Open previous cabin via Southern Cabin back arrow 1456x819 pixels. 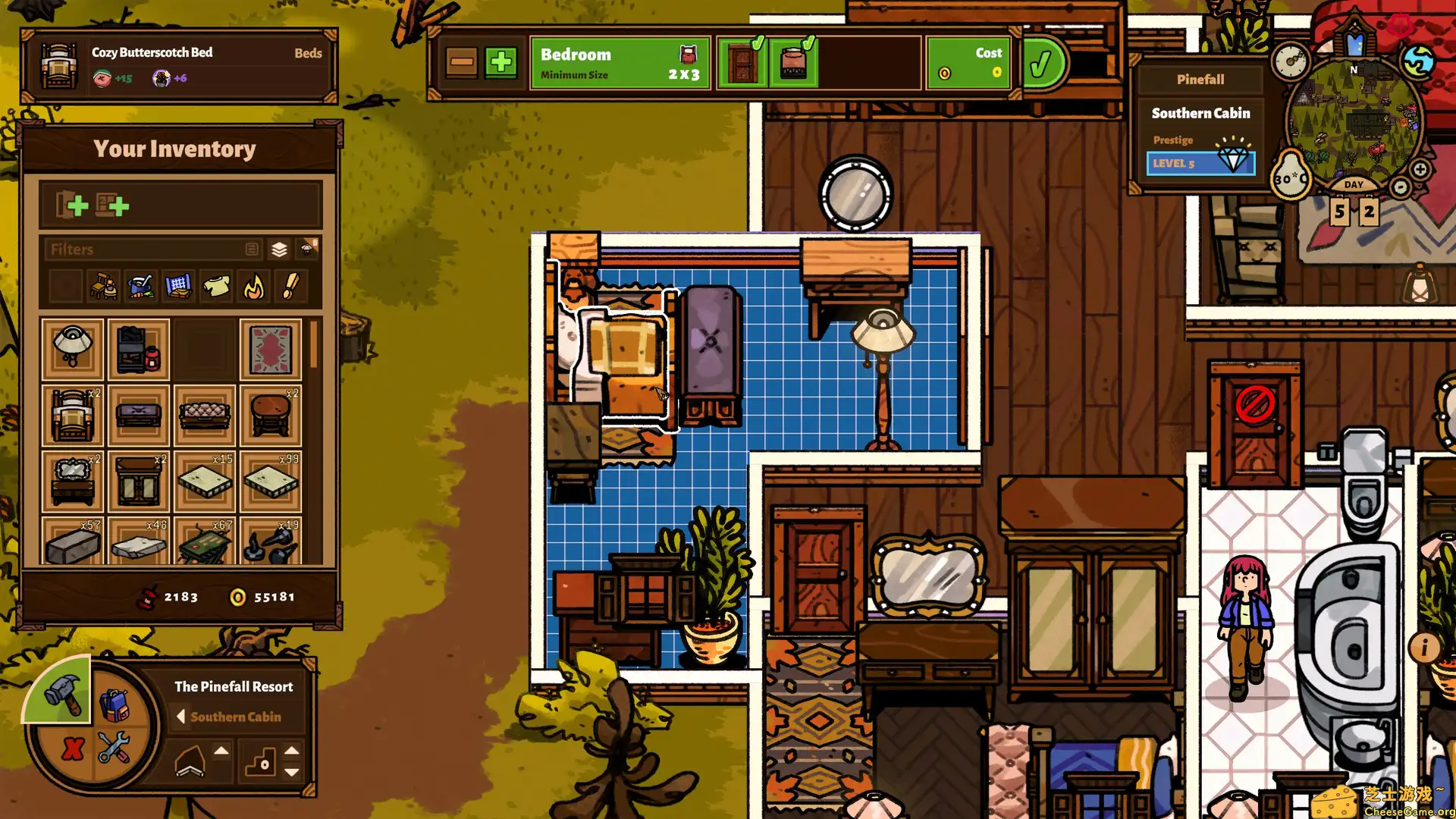(x=181, y=717)
